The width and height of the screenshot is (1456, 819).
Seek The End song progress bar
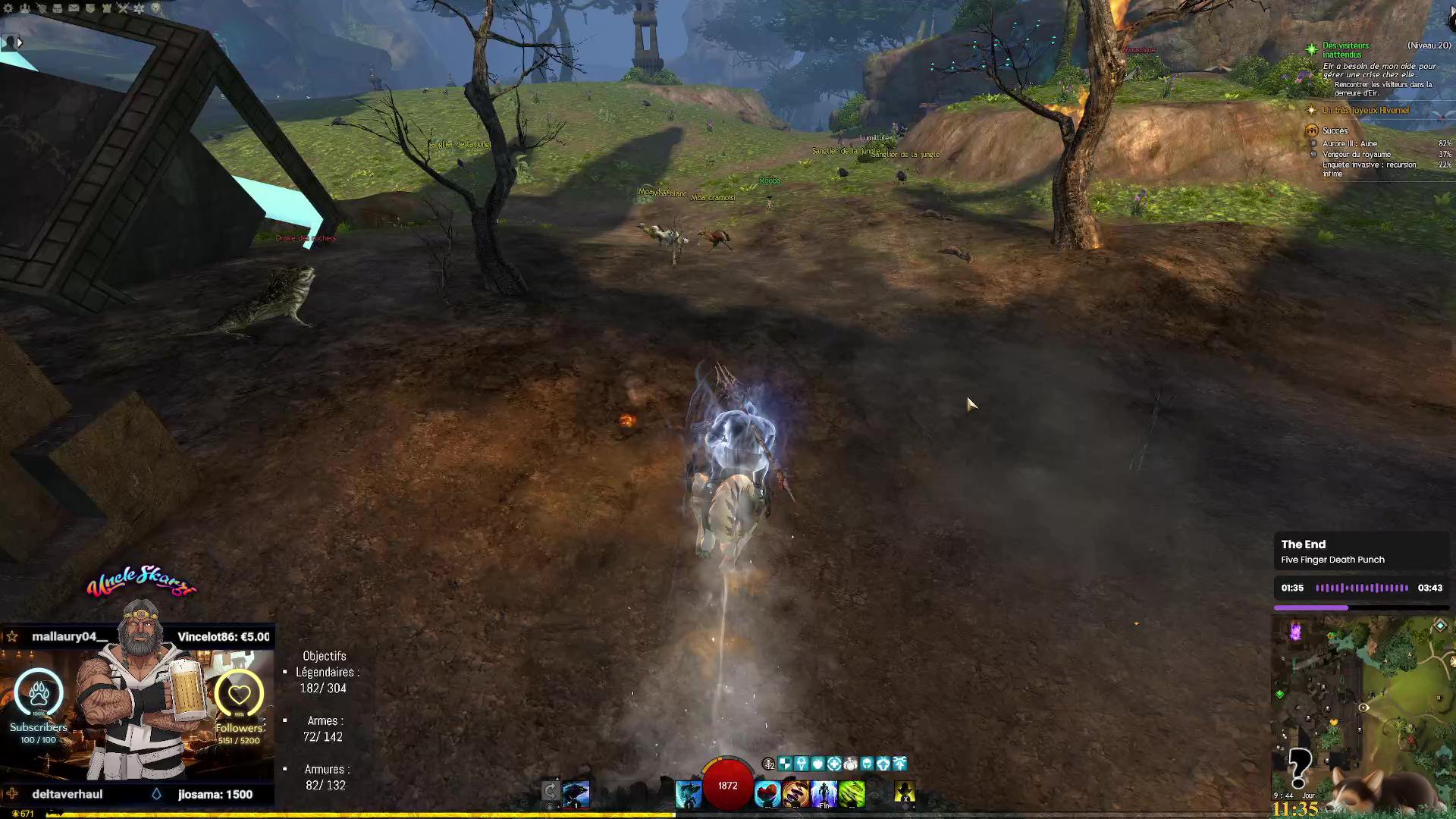(x=1361, y=607)
